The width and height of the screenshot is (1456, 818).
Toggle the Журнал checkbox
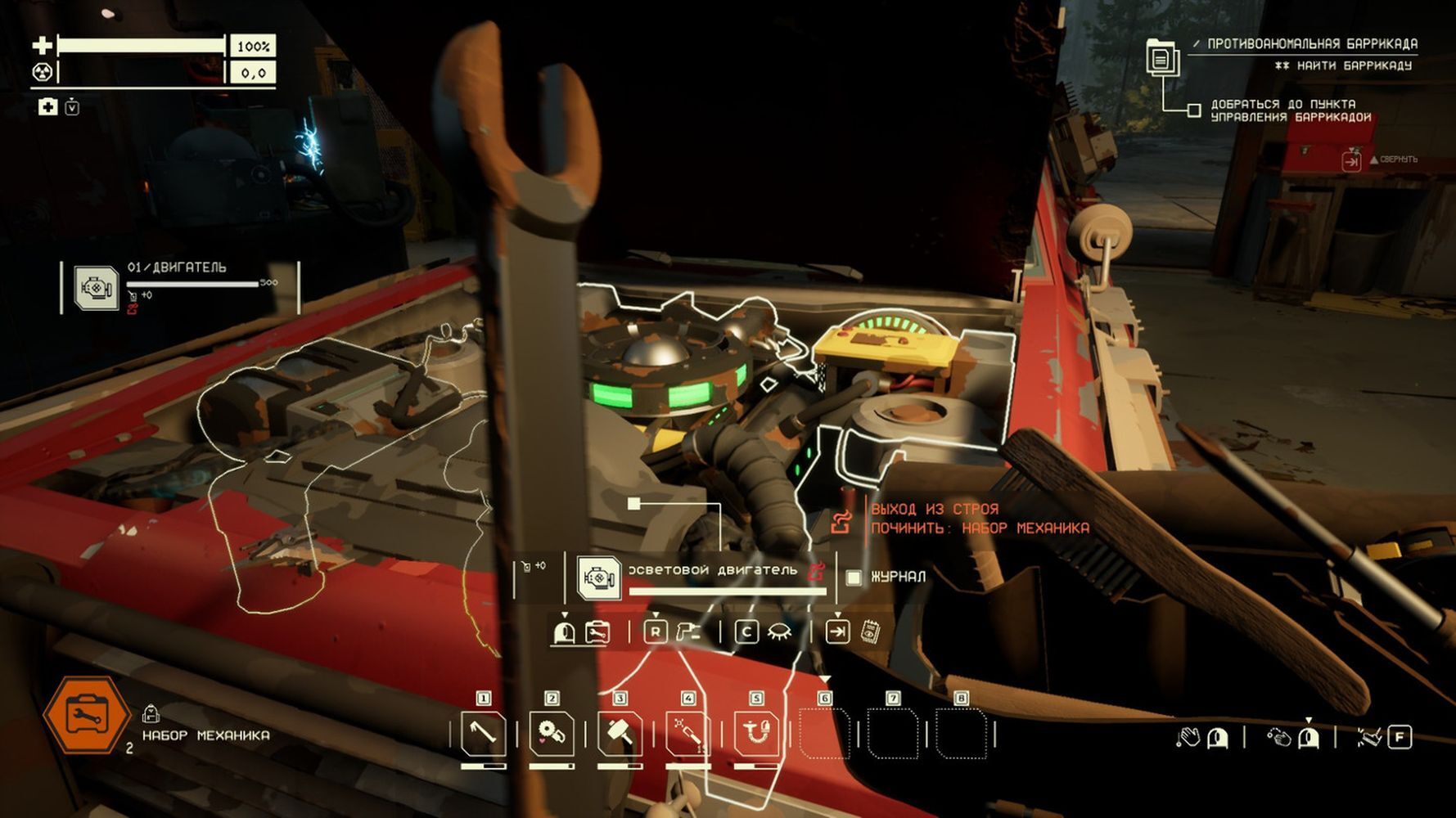click(x=854, y=578)
